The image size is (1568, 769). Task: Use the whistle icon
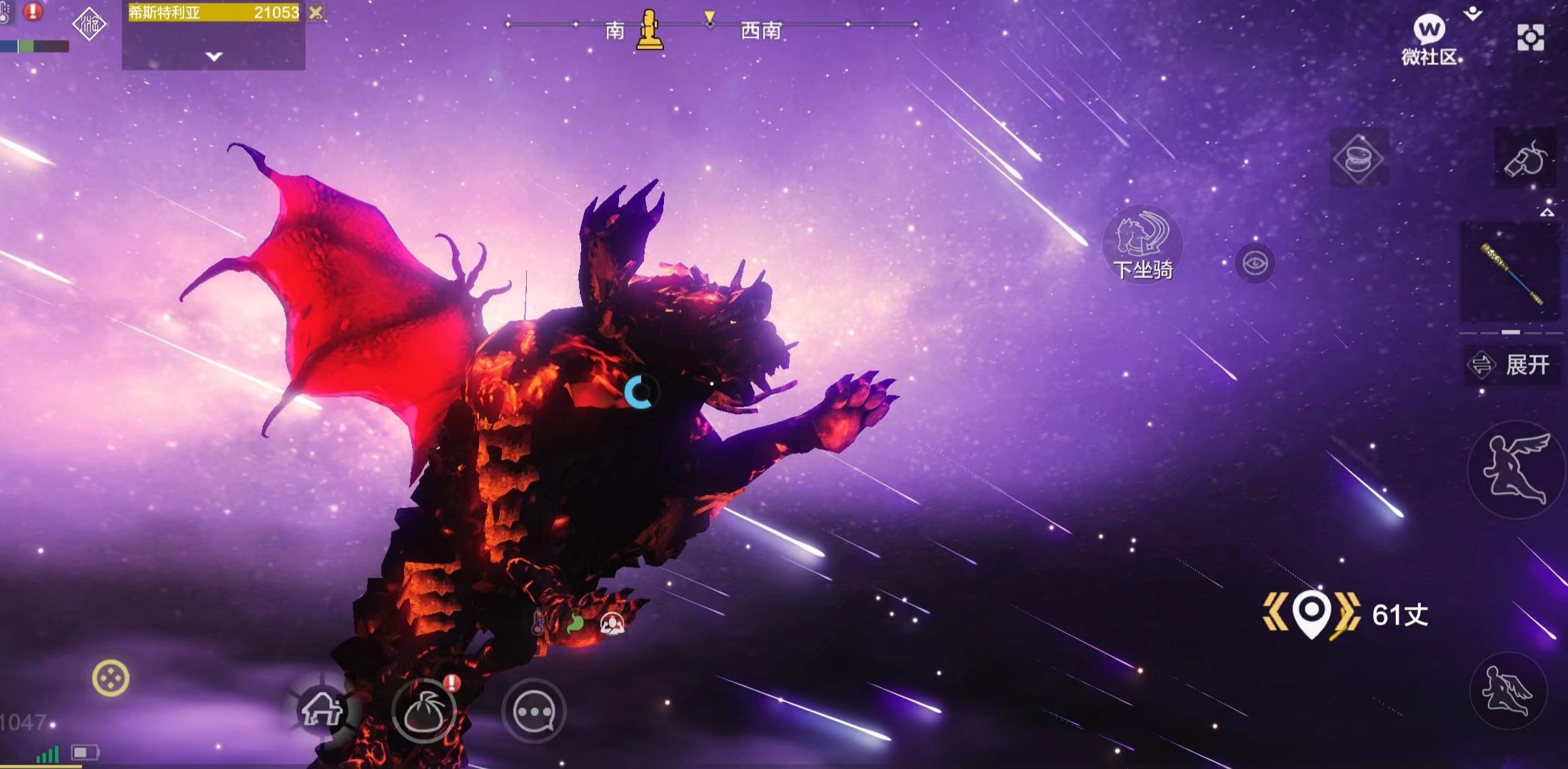[x=1525, y=159]
